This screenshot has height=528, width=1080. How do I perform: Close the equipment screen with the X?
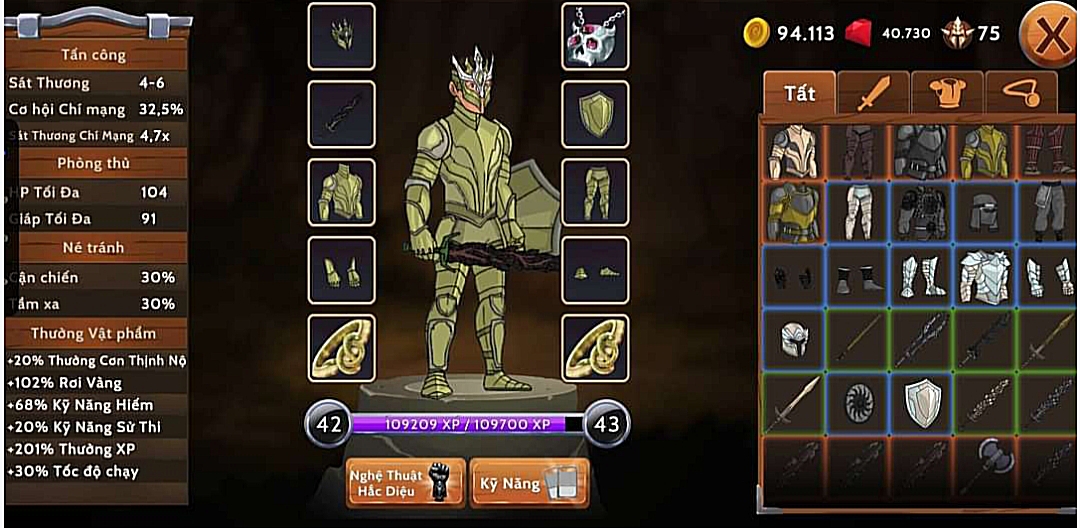pyautogui.click(x=1050, y=37)
